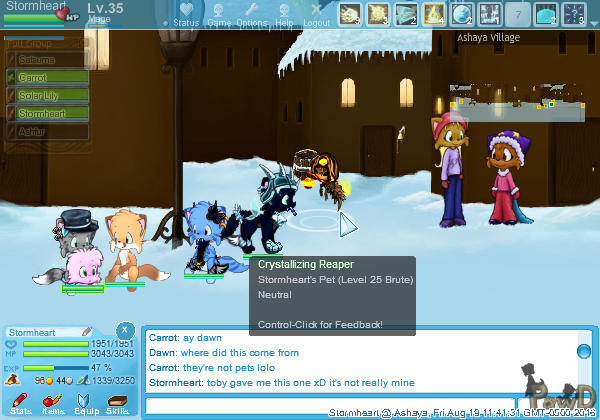The width and height of the screenshot is (600, 420).
Task: Open the Options menu
Action: click(x=251, y=14)
